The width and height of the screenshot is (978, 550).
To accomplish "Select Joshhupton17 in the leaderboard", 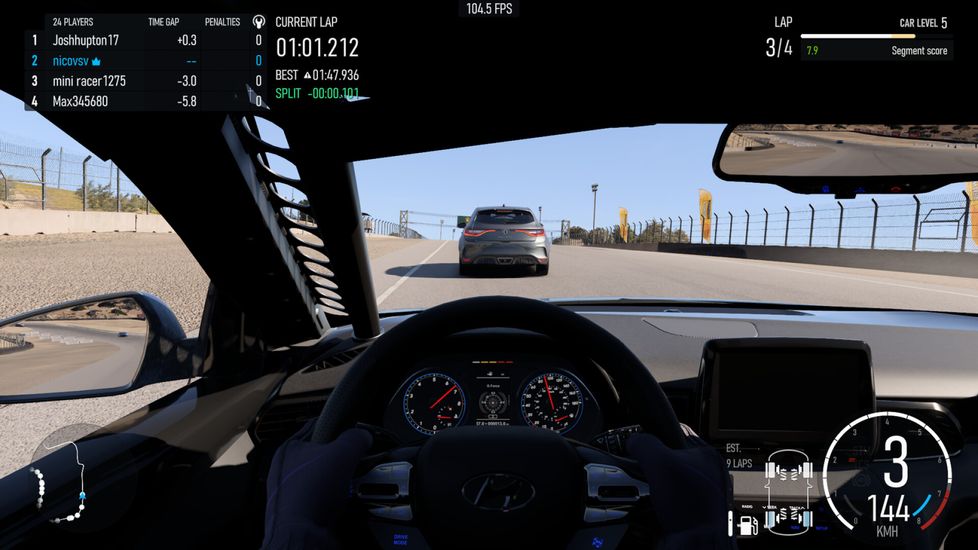I will 85,41.
